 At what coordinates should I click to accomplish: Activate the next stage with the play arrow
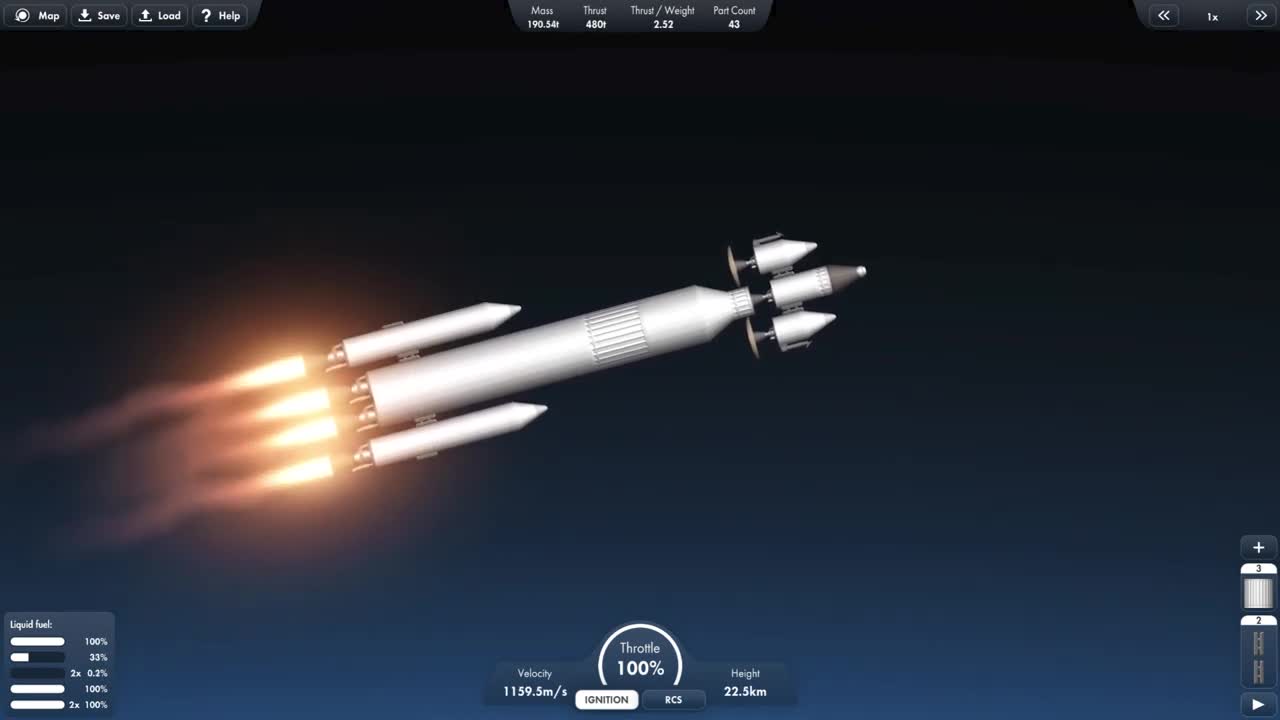1257,703
